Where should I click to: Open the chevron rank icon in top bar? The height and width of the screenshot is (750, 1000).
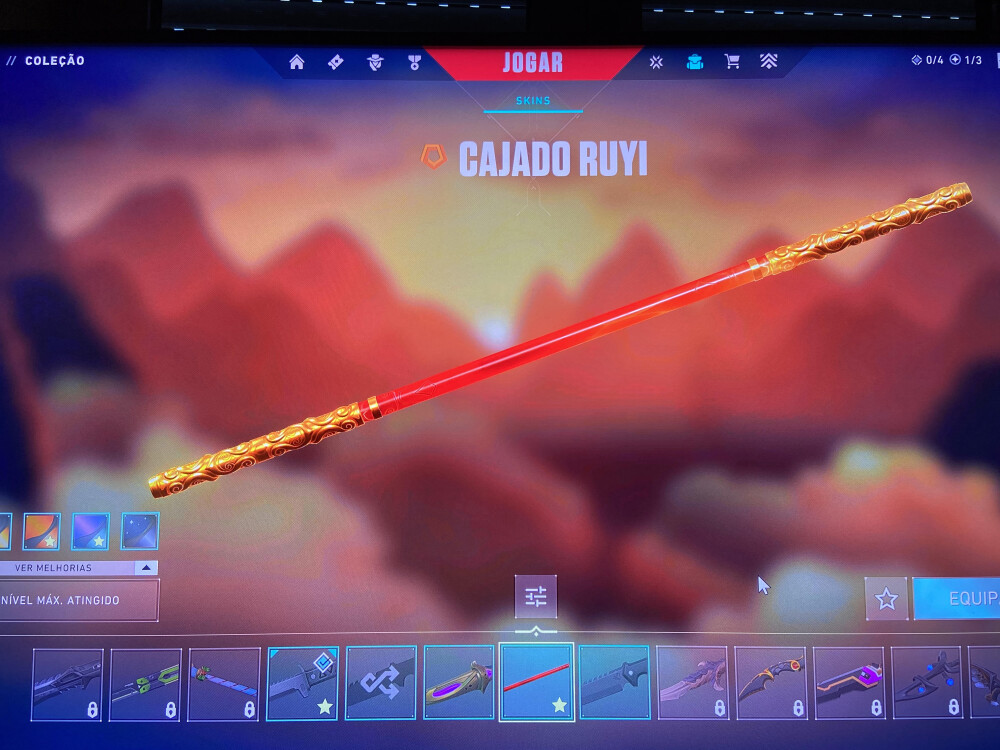(768, 62)
